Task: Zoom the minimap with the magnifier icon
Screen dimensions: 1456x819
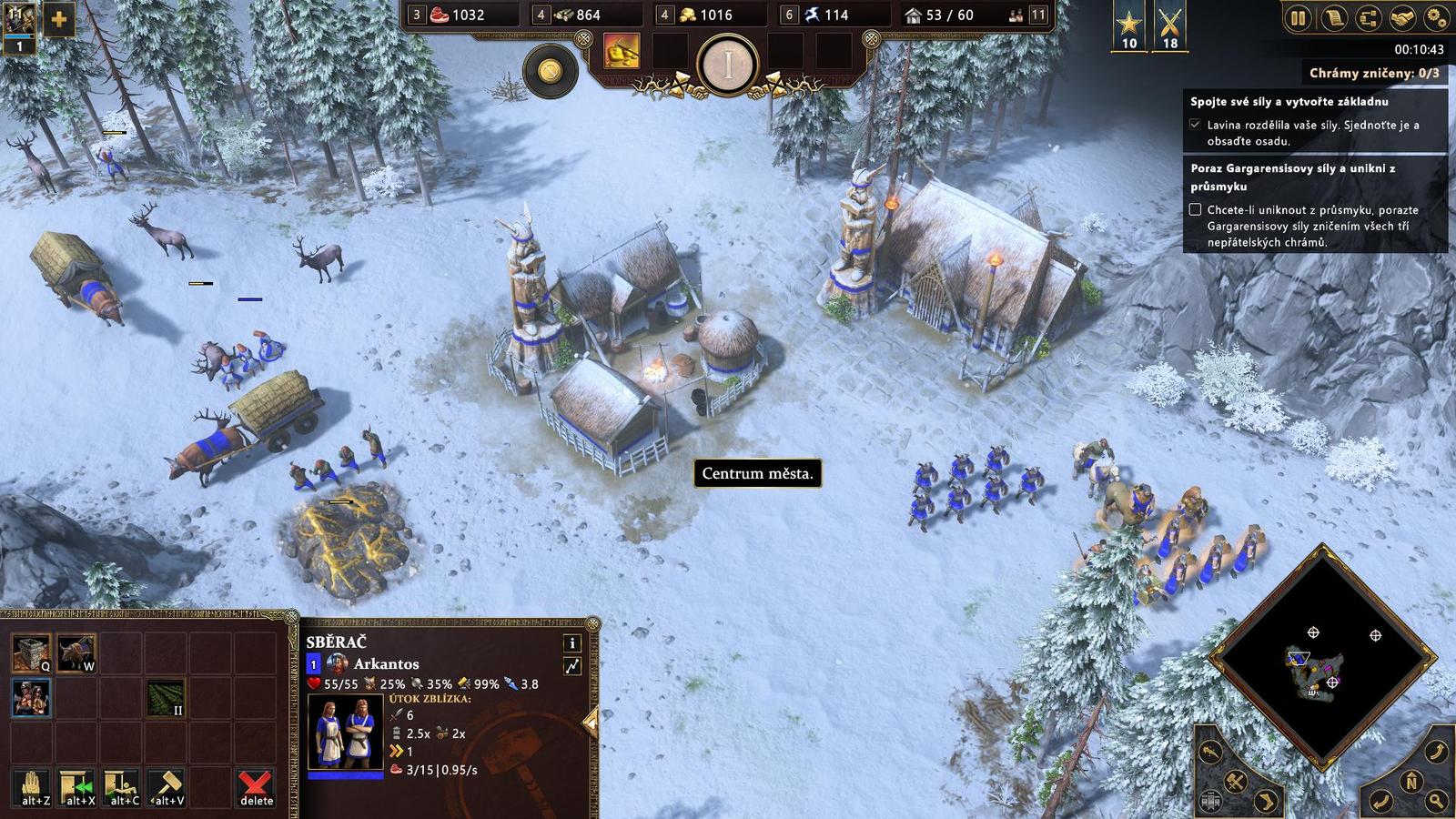Action: click(x=1435, y=800)
